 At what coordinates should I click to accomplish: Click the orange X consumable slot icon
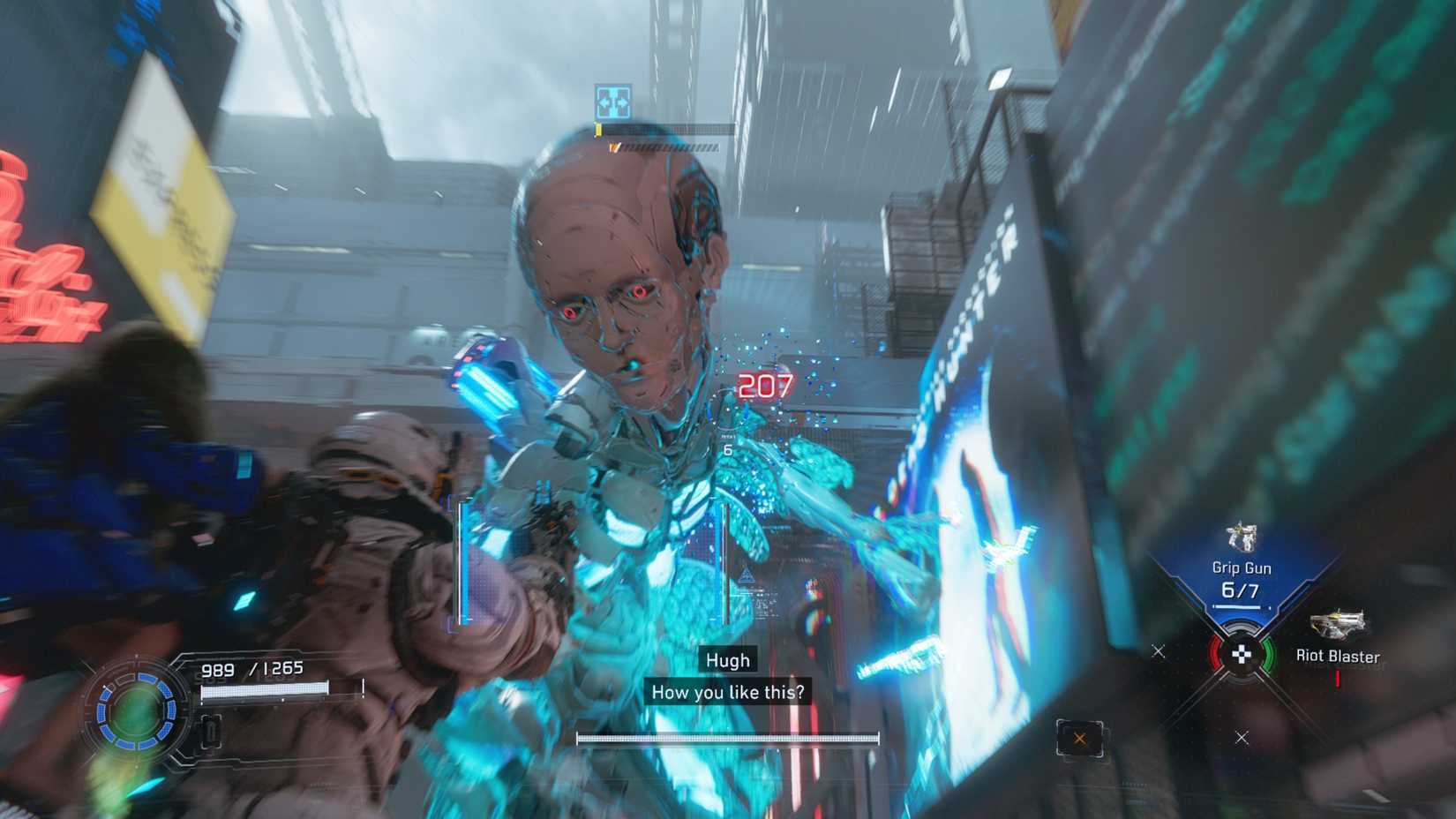[x=1080, y=737]
